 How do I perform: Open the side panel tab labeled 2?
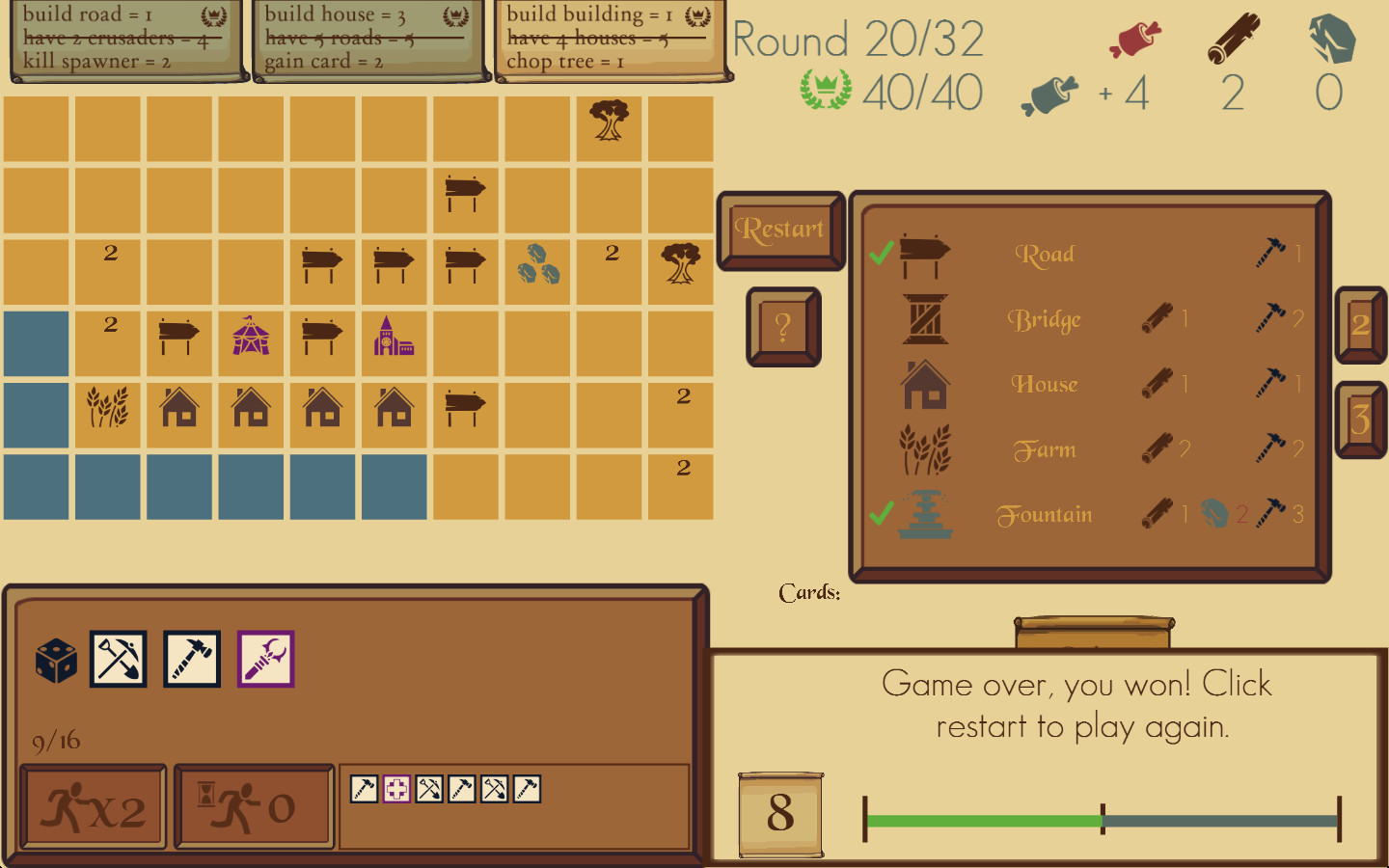tap(1361, 325)
